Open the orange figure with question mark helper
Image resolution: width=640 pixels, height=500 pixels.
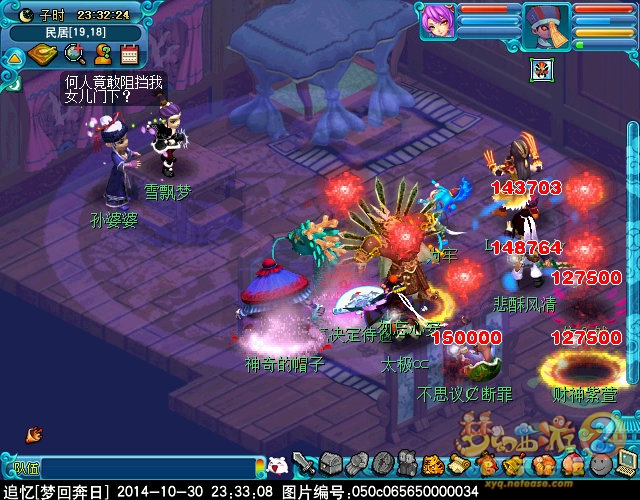click(101, 54)
